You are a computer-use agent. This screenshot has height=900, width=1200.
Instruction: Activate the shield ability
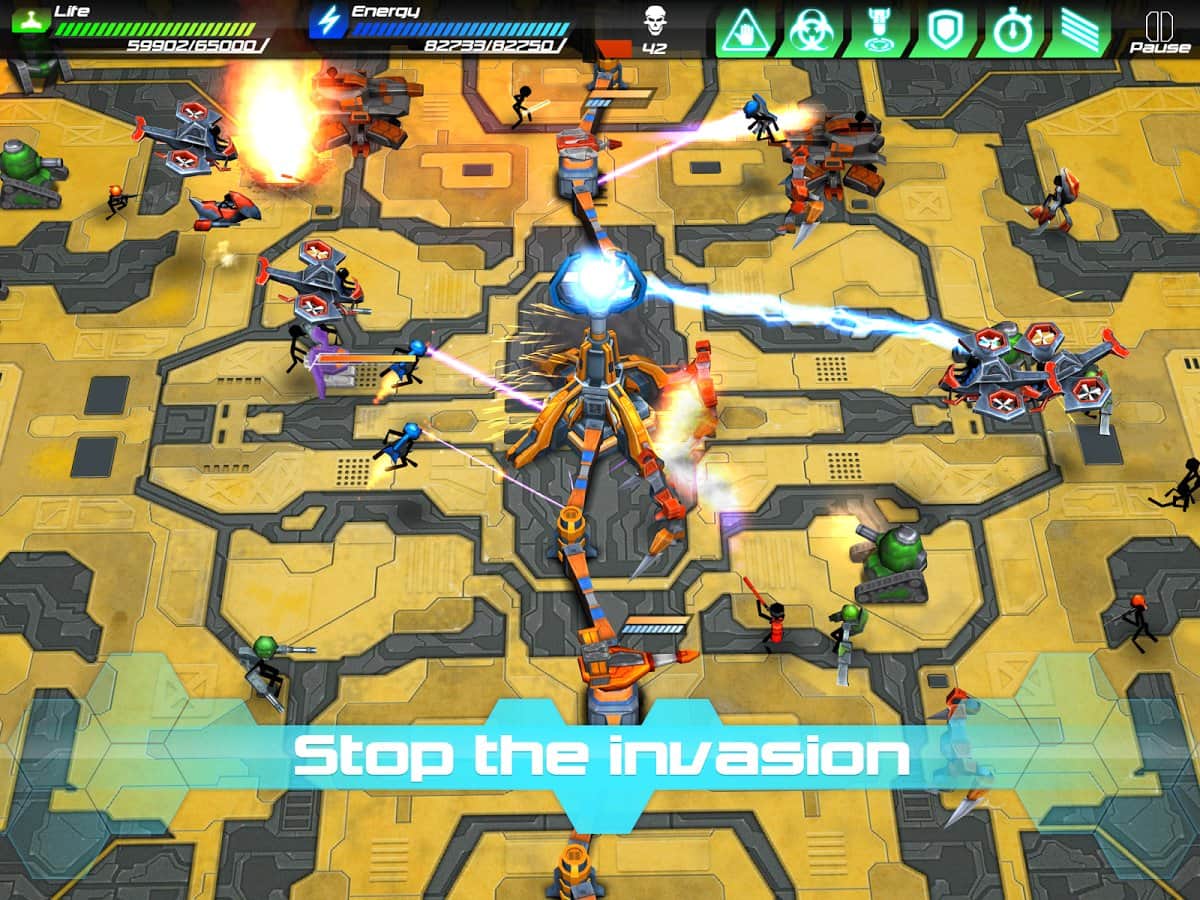coord(943,30)
